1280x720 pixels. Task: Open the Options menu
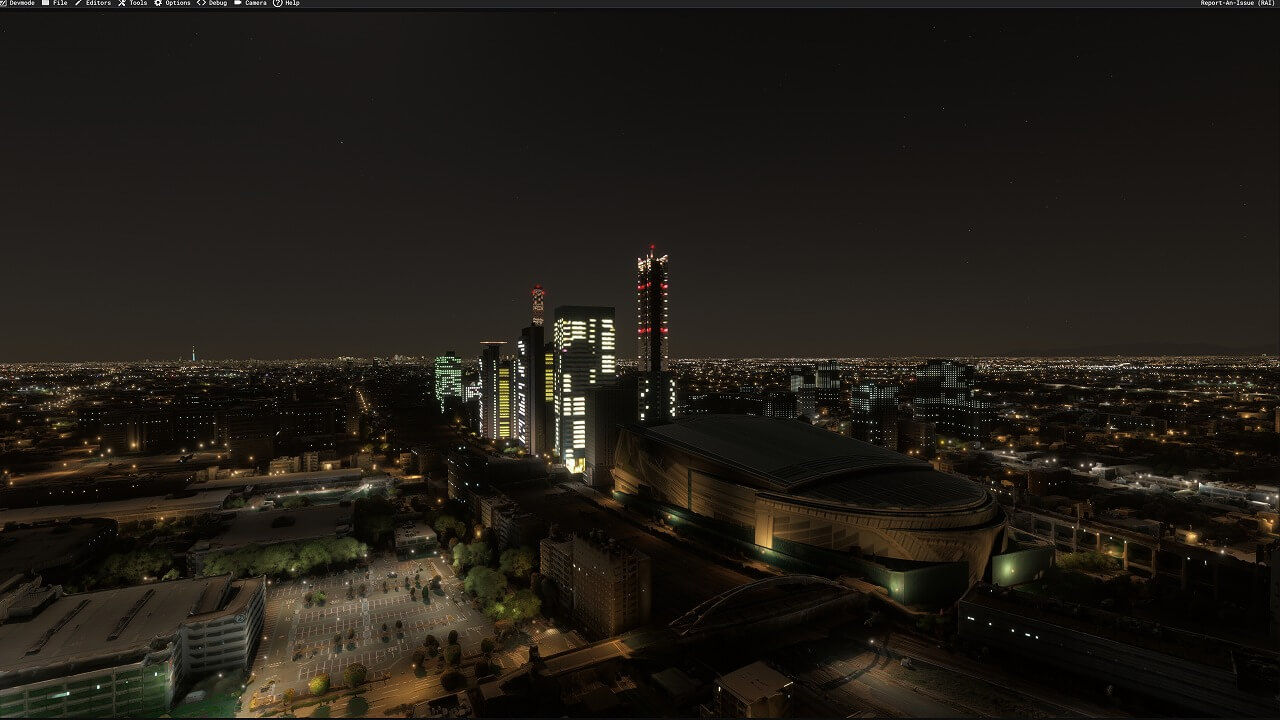coord(177,3)
